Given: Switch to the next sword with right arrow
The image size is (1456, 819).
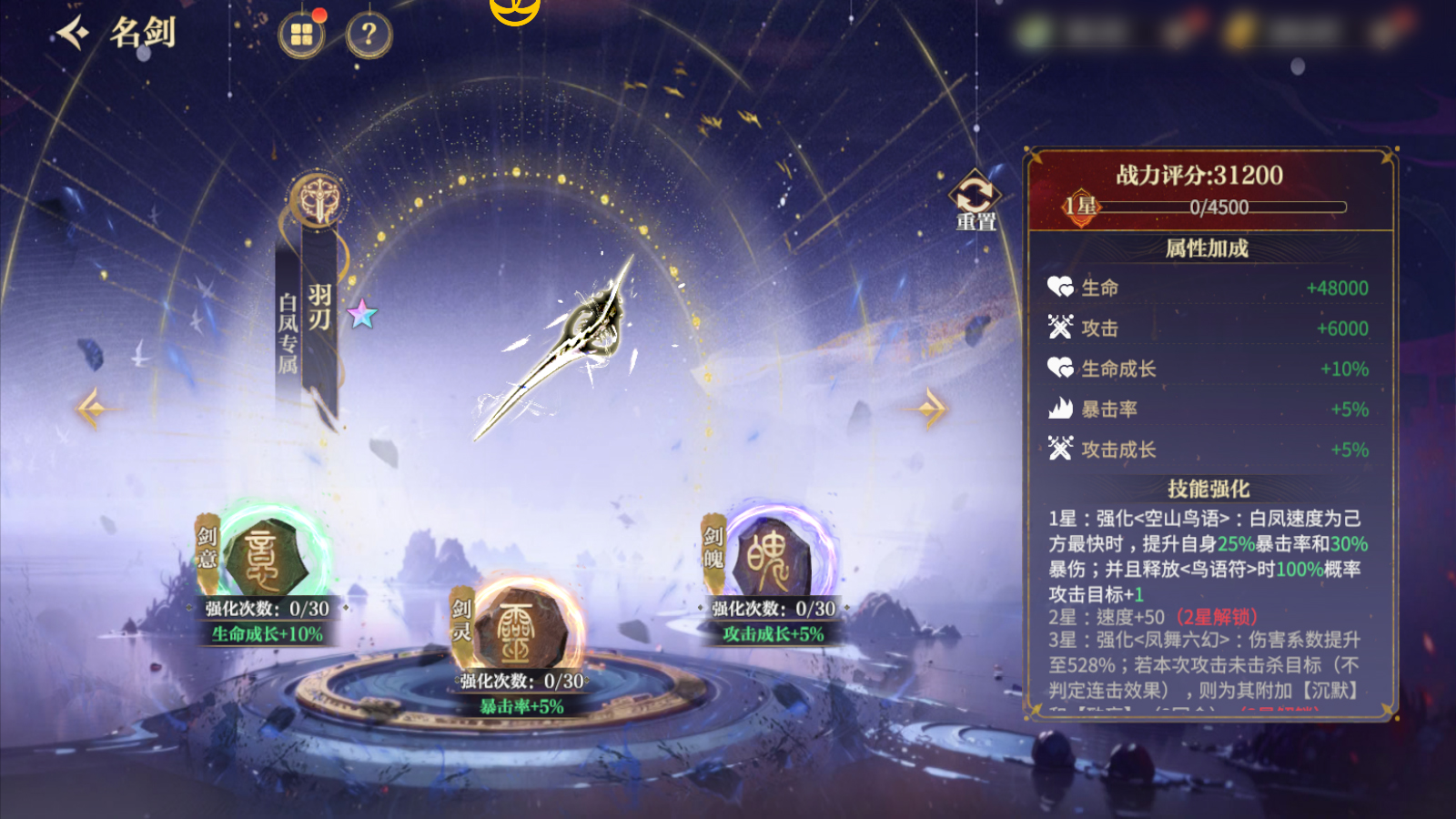Looking at the screenshot, I should pos(930,408).
